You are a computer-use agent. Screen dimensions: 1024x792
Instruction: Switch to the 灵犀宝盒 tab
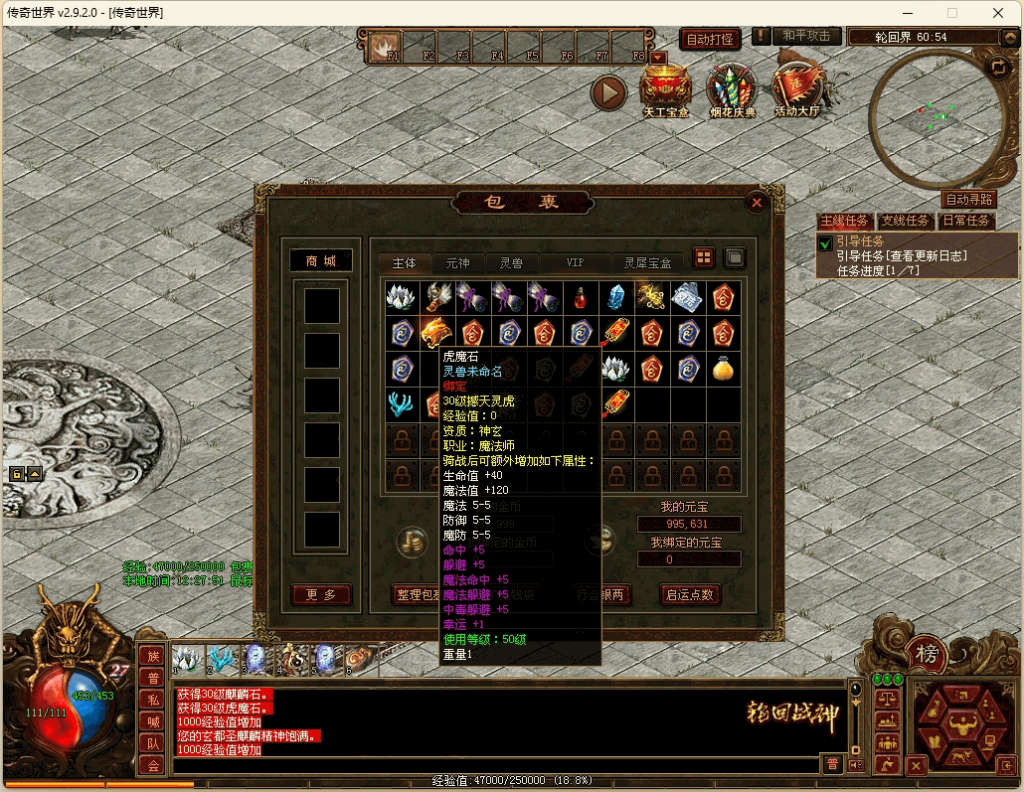pyautogui.click(x=648, y=262)
